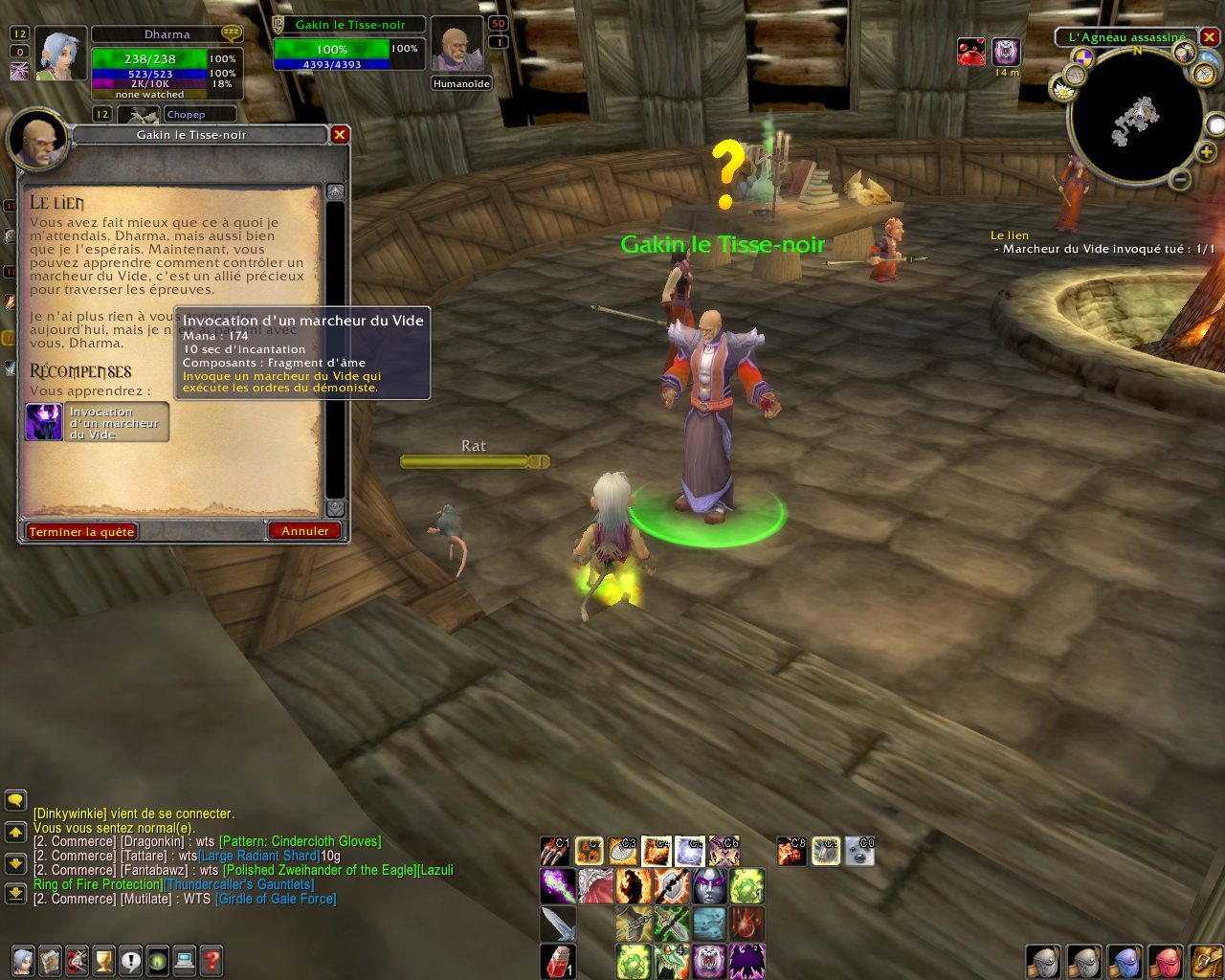Jump chat log to the bottom
The width and height of the screenshot is (1225, 980).
click(x=15, y=893)
